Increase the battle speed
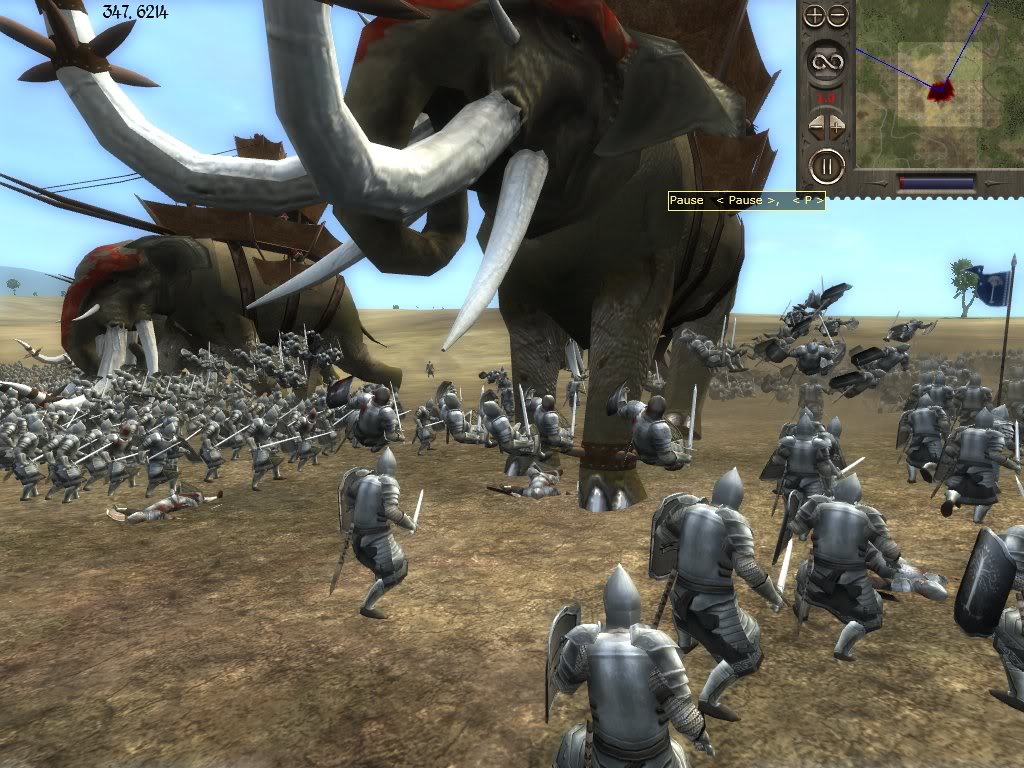Screen dimensions: 1024x768 pyautogui.click(x=838, y=127)
